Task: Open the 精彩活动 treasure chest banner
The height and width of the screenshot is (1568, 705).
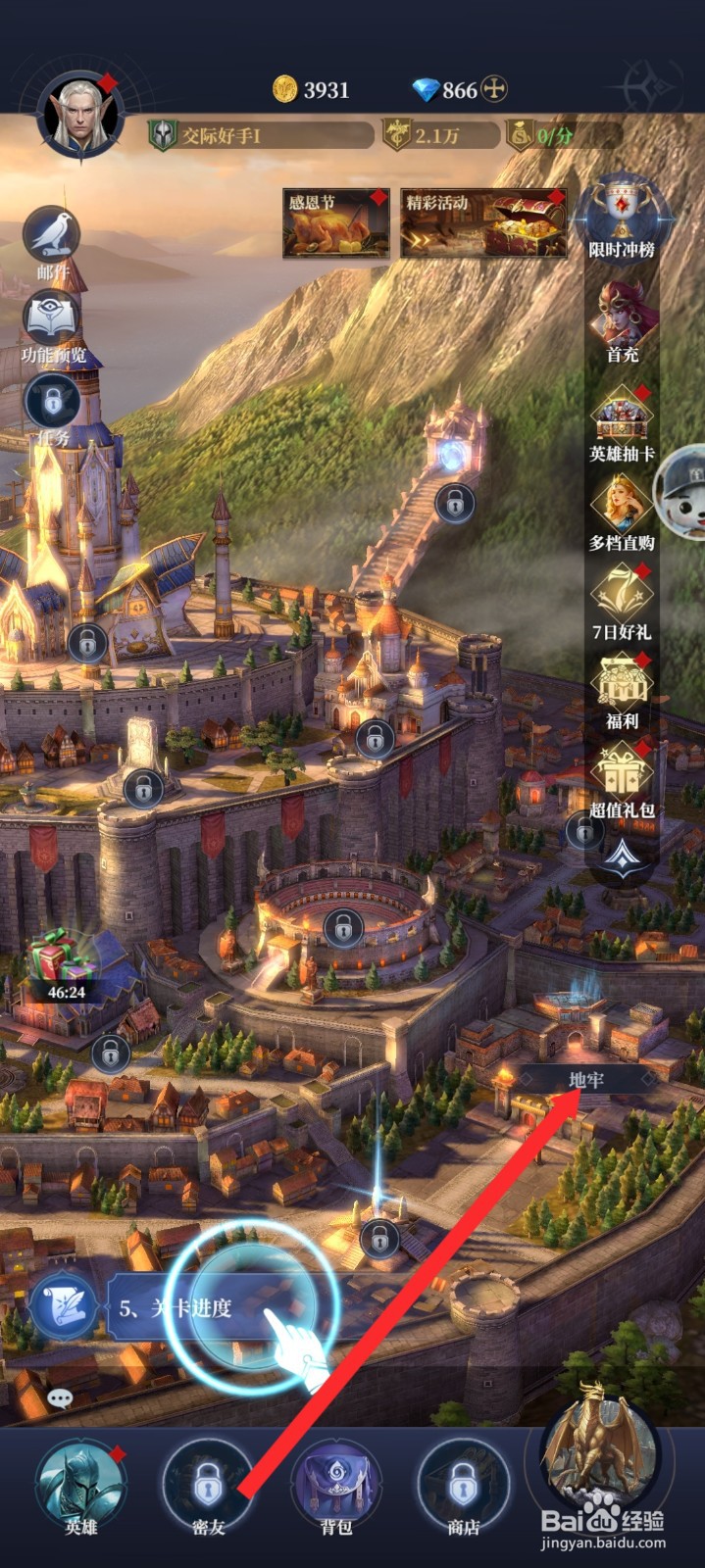Action: 483,224
